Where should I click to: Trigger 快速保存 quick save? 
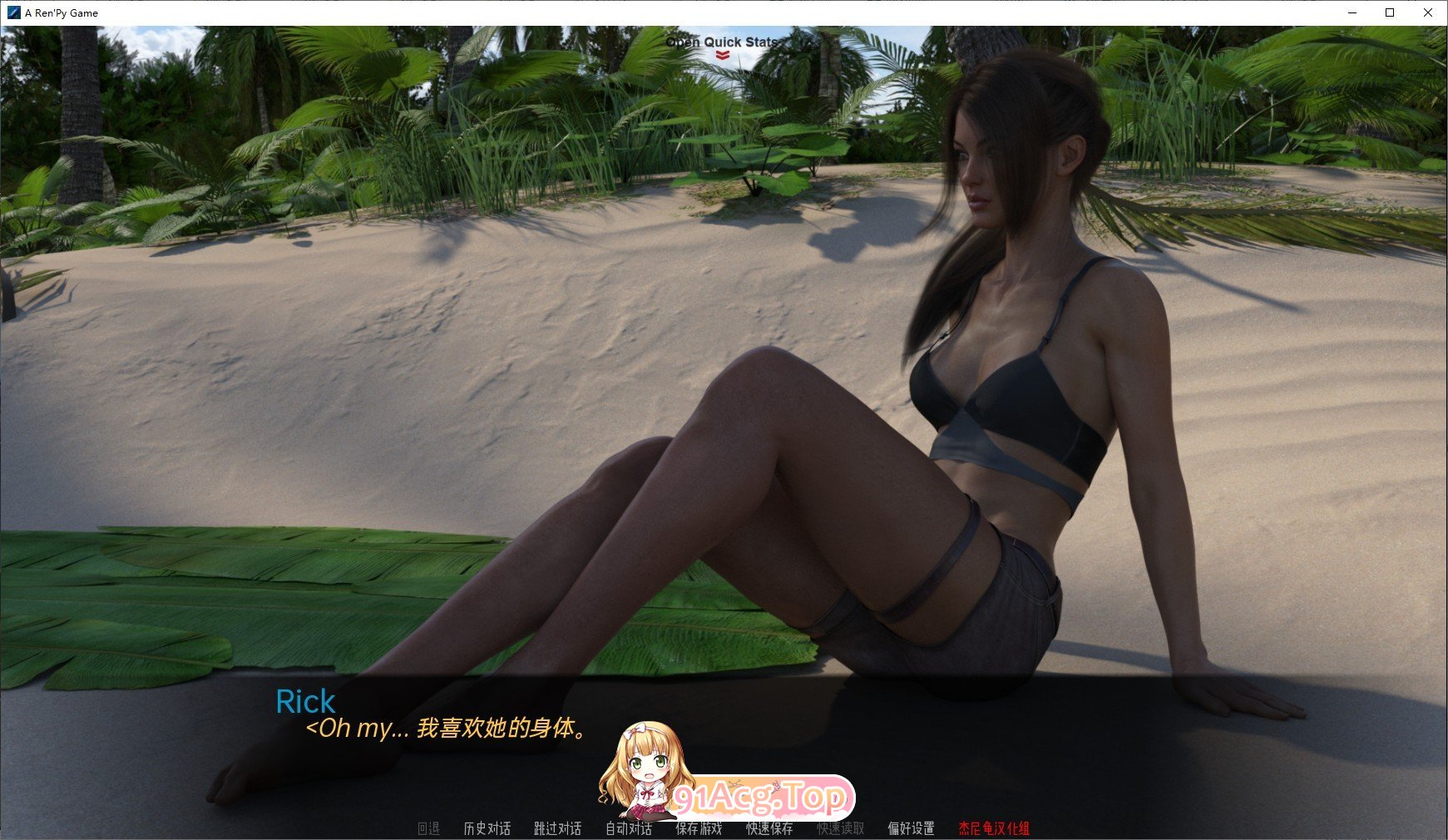click(x=769, y=829)
